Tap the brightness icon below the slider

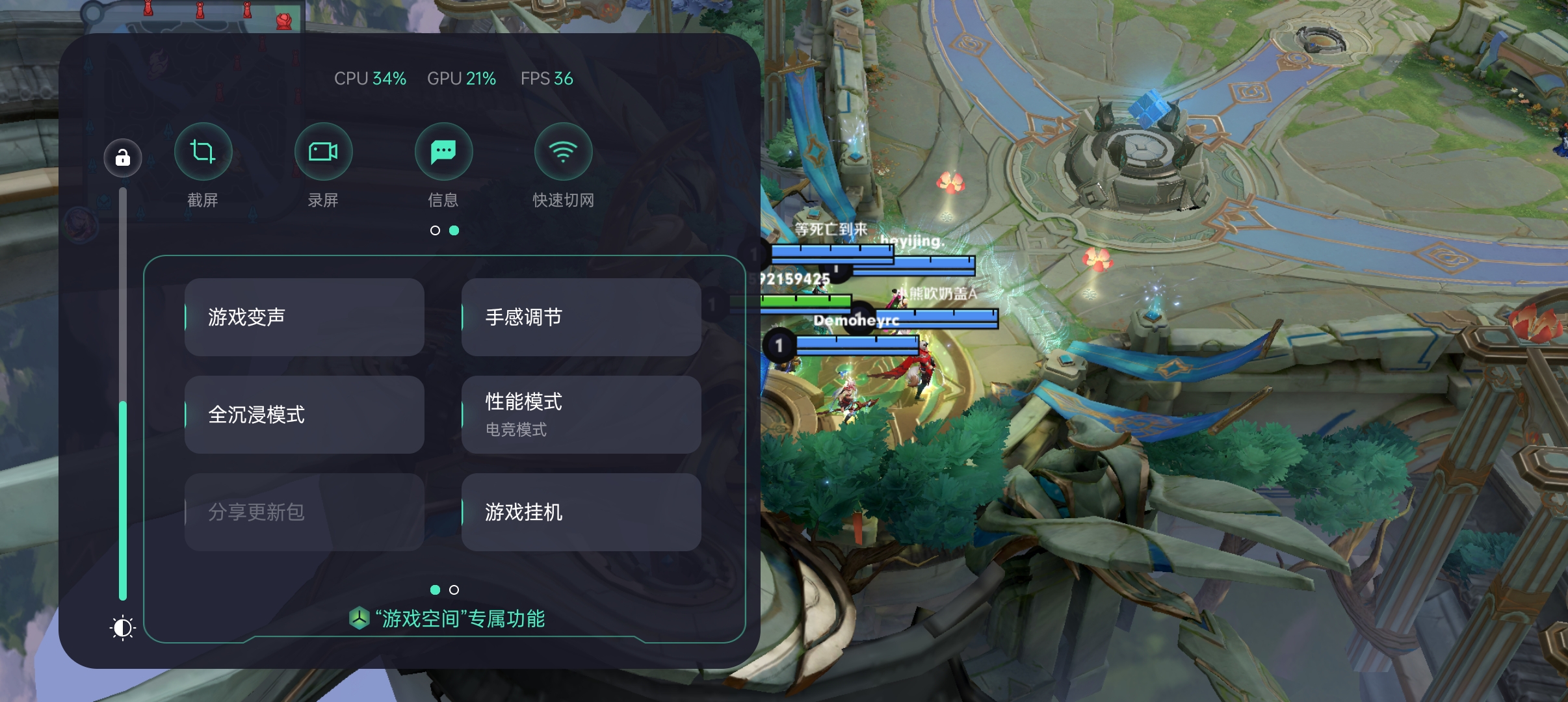tap(123, 627)
